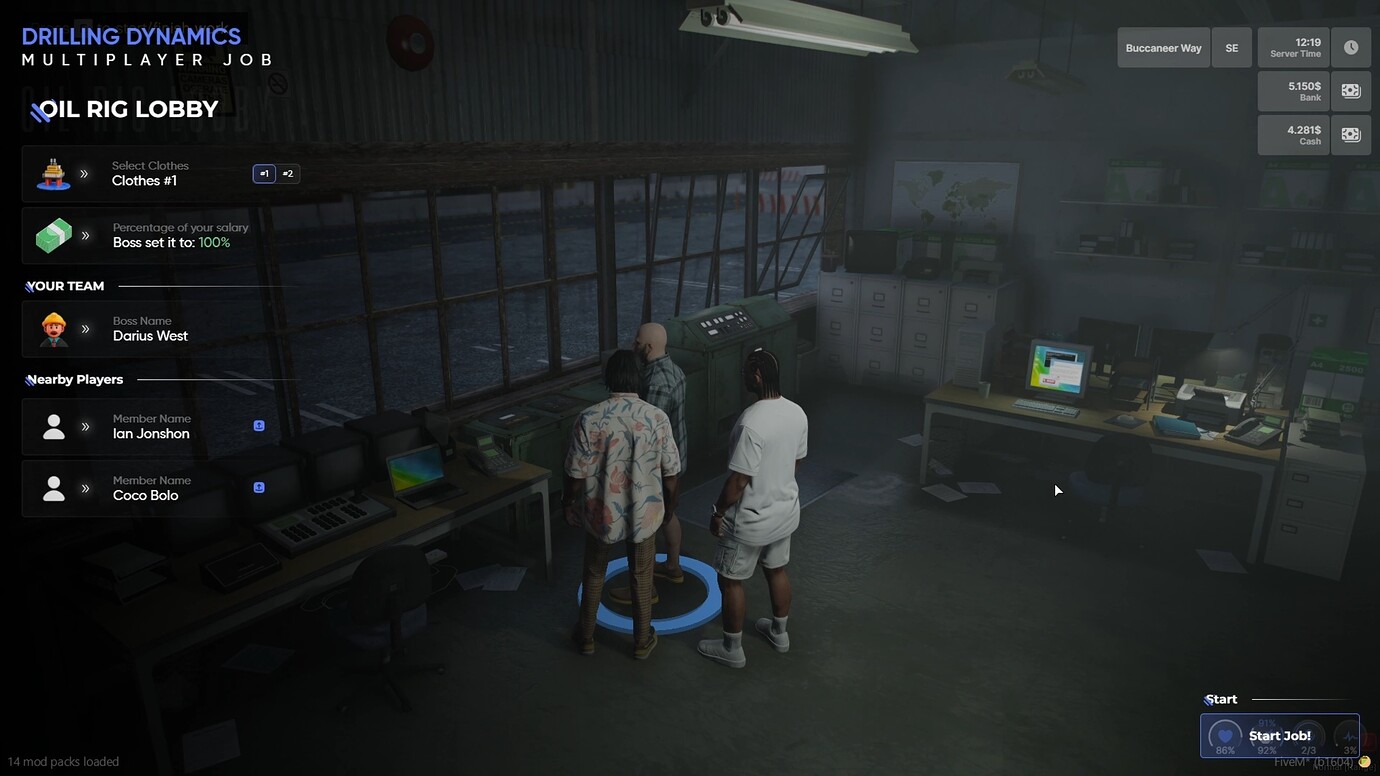The width and height of the screenshot is (1380, 776).
Task: Switch to the #2 clothes option
Action: 286,172
